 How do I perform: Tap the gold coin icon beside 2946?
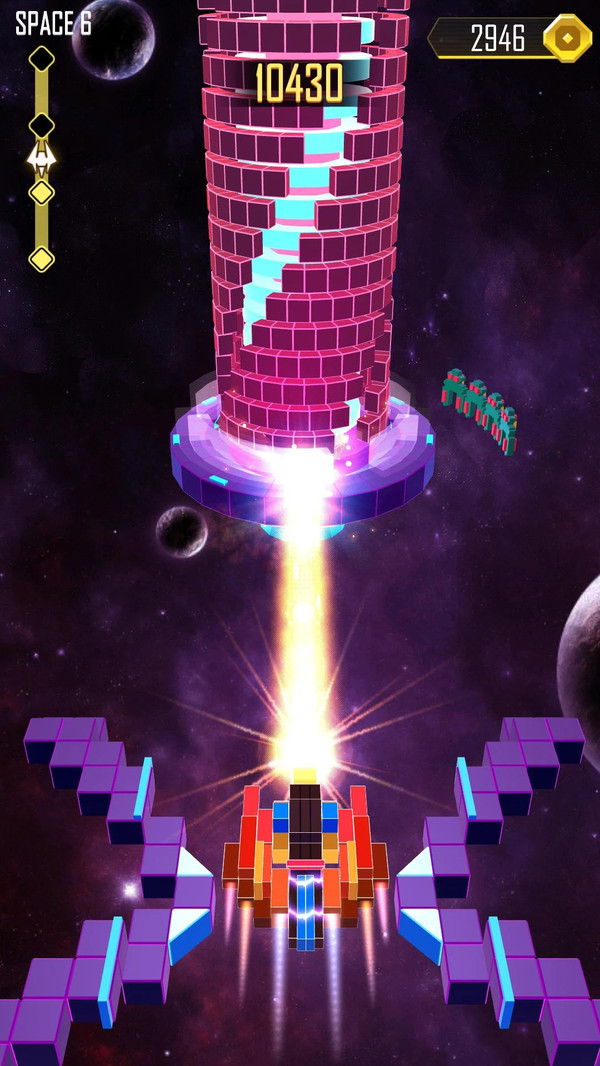pos(567,38)
